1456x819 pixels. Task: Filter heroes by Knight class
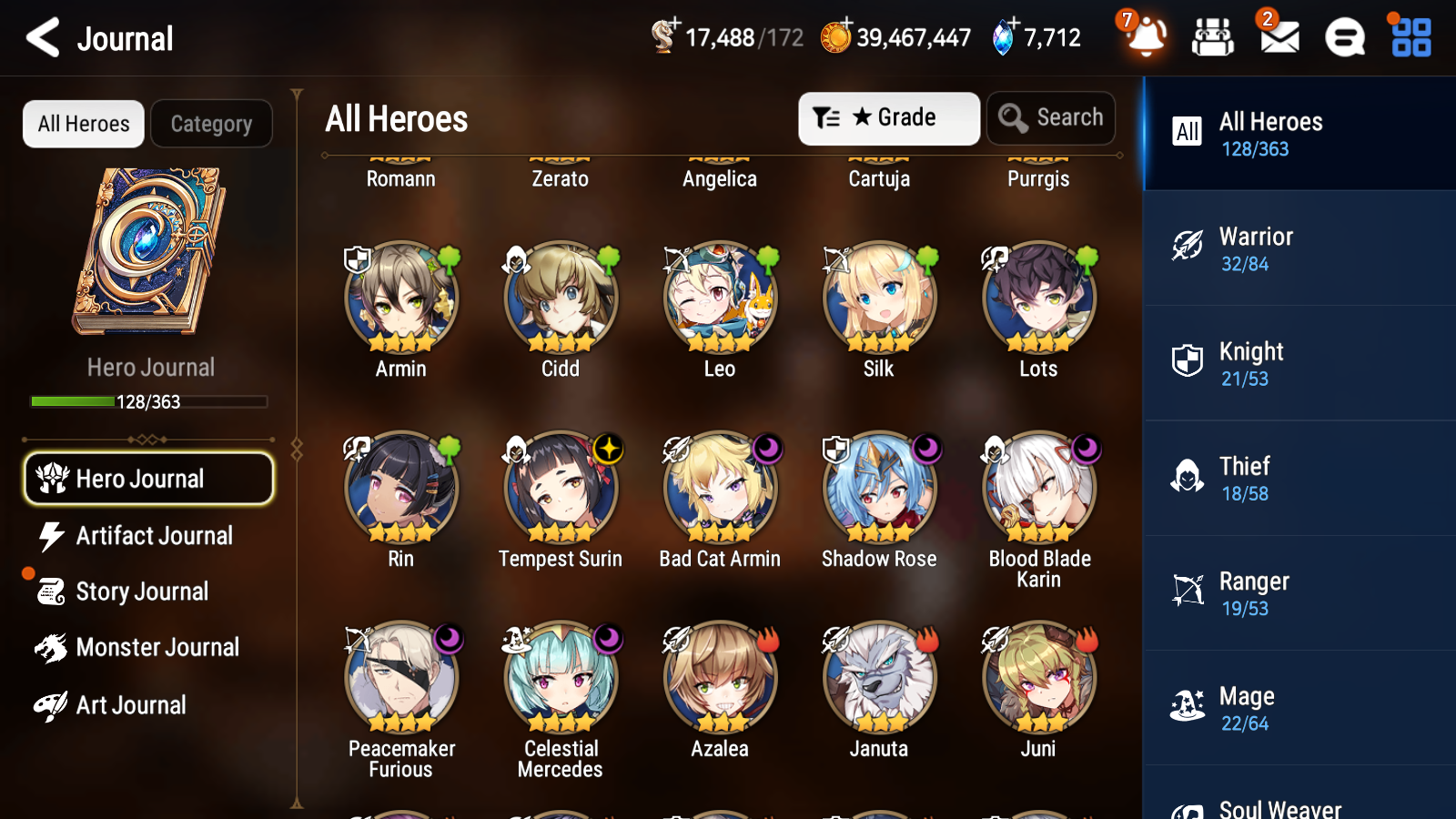pos(1292,363)
